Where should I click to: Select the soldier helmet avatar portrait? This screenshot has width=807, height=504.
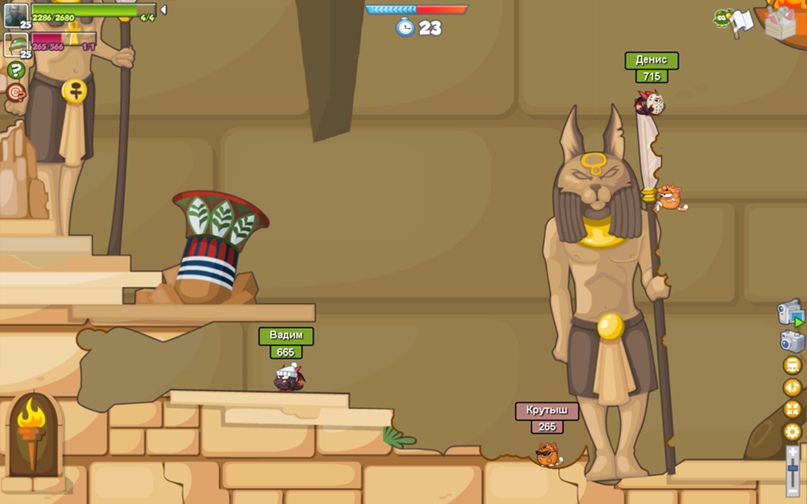[x=15, y=45]
